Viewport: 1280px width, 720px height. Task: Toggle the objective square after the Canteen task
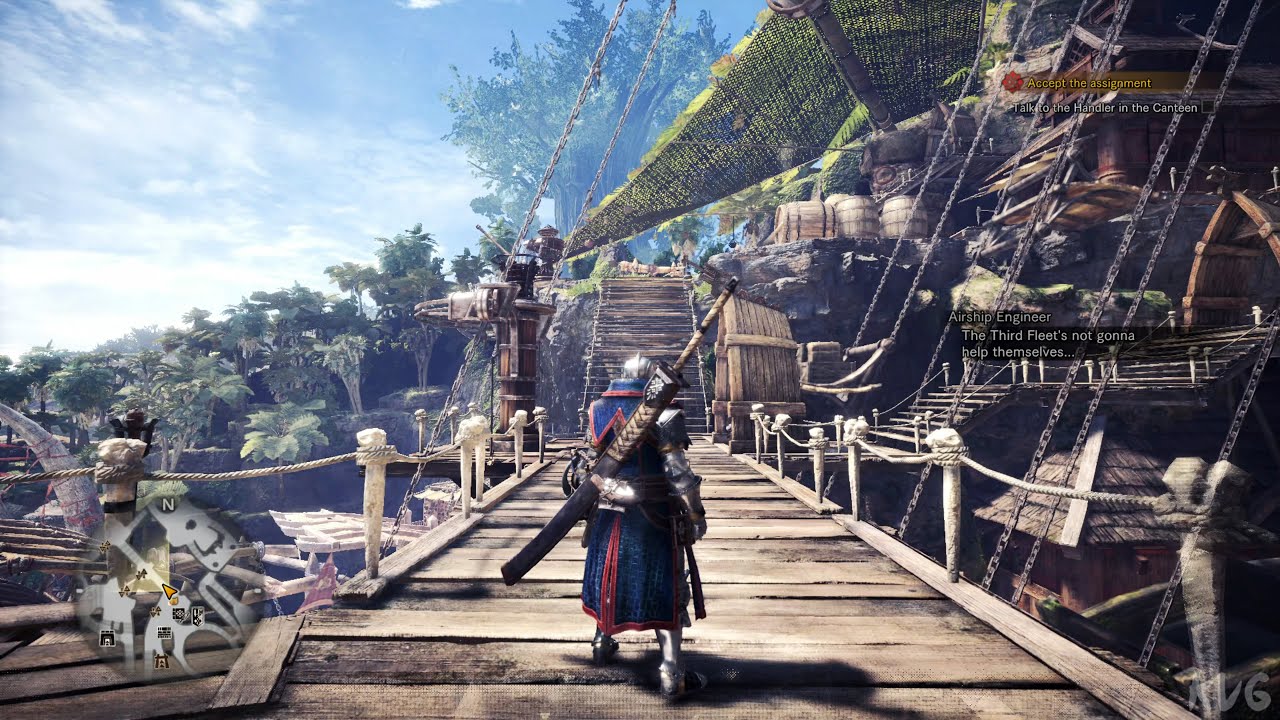pos(1206,107)
